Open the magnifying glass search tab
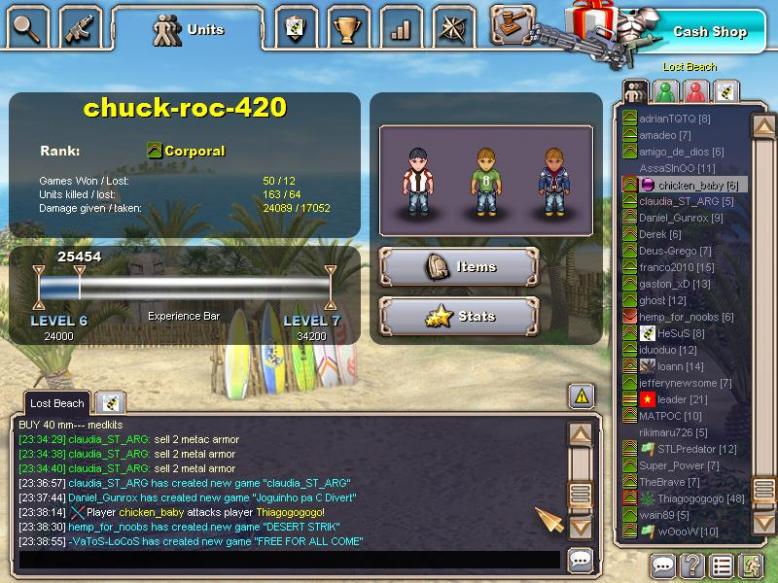Image resolution: width=778 pixels, height=583 pixels. pos(27,28)
